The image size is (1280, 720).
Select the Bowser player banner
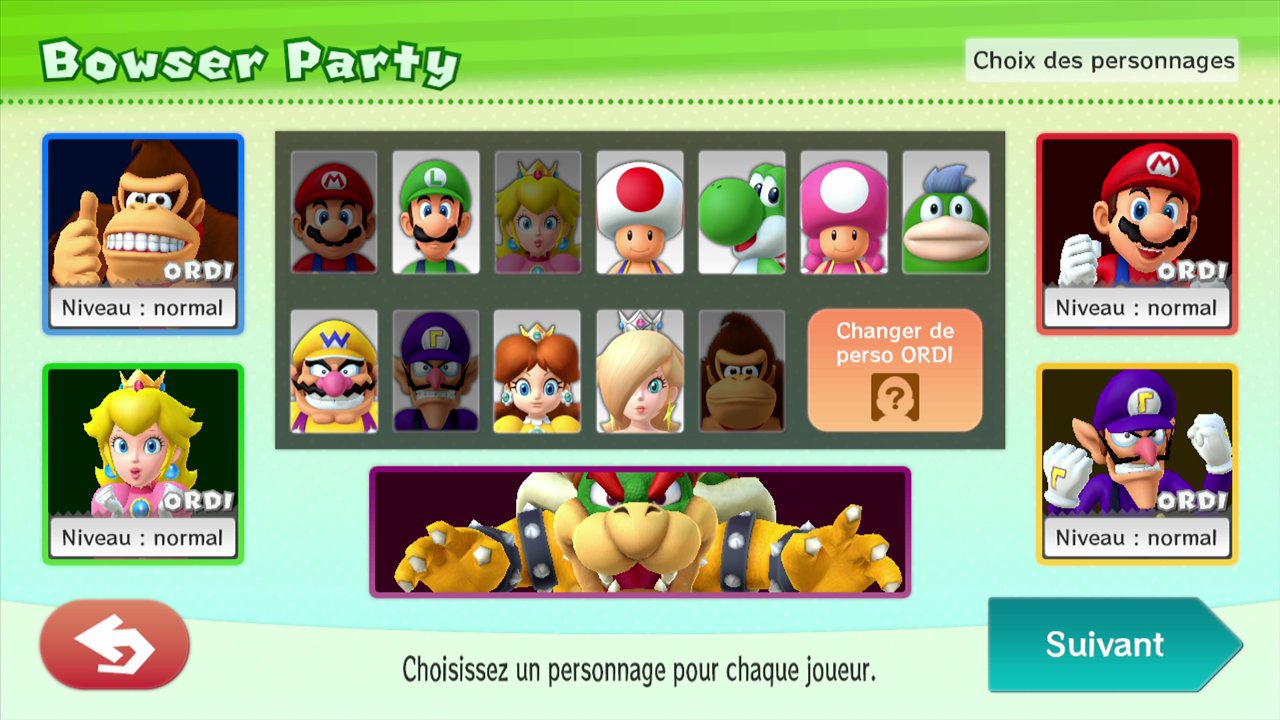(640, 532)
